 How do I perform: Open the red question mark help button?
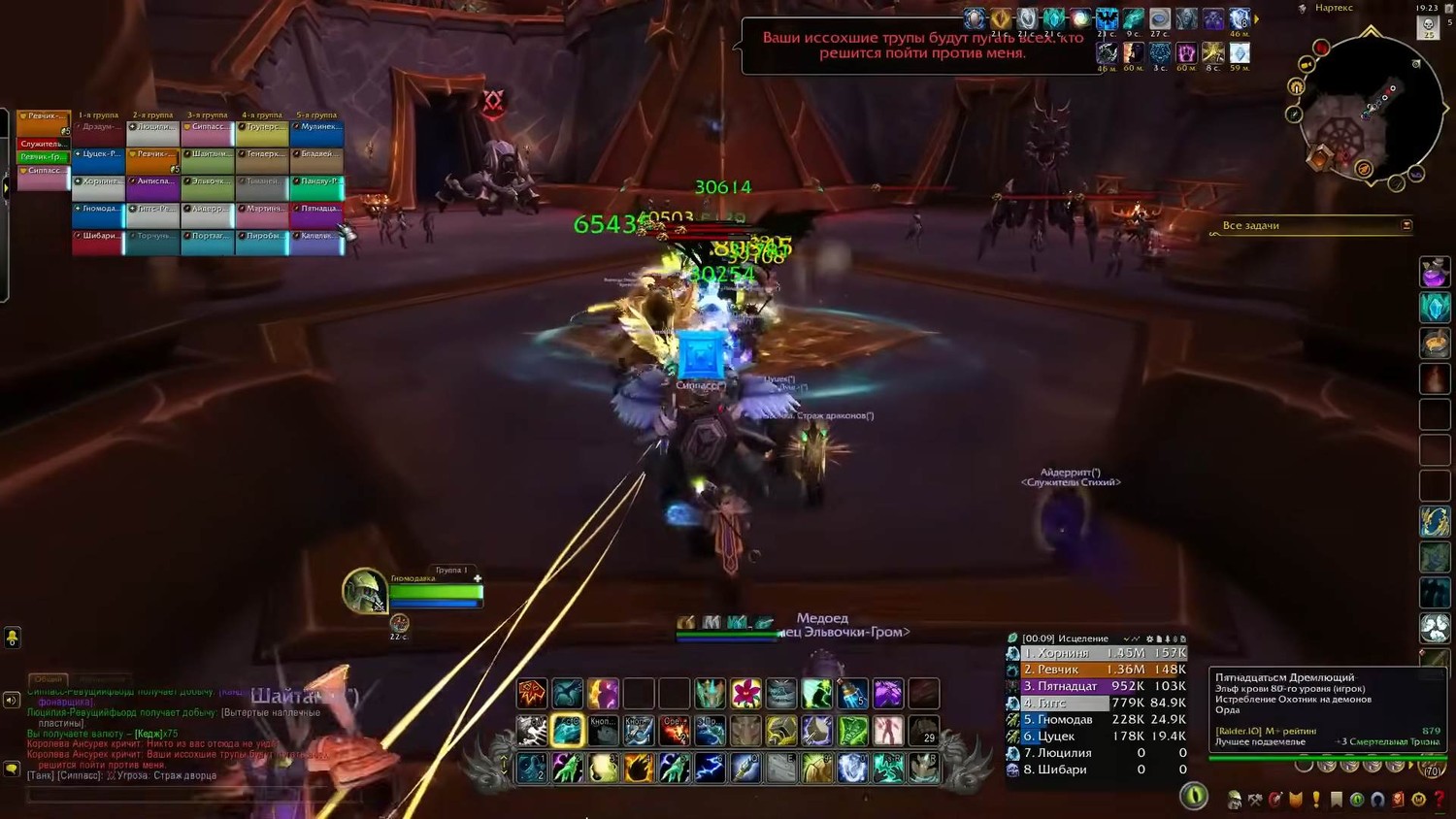1439,800
